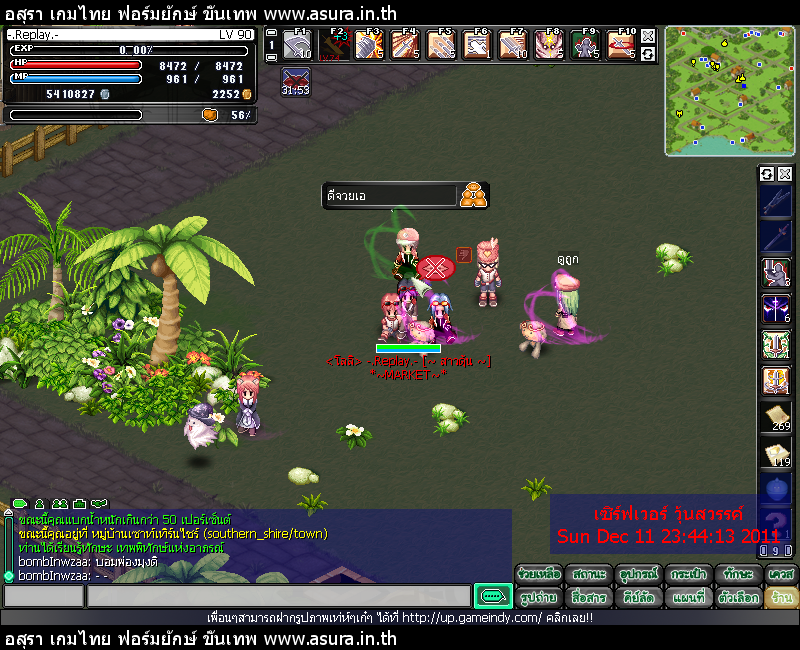
Task: Open the สื่อสาร (Communication) menu
Action: coord(590,597)
